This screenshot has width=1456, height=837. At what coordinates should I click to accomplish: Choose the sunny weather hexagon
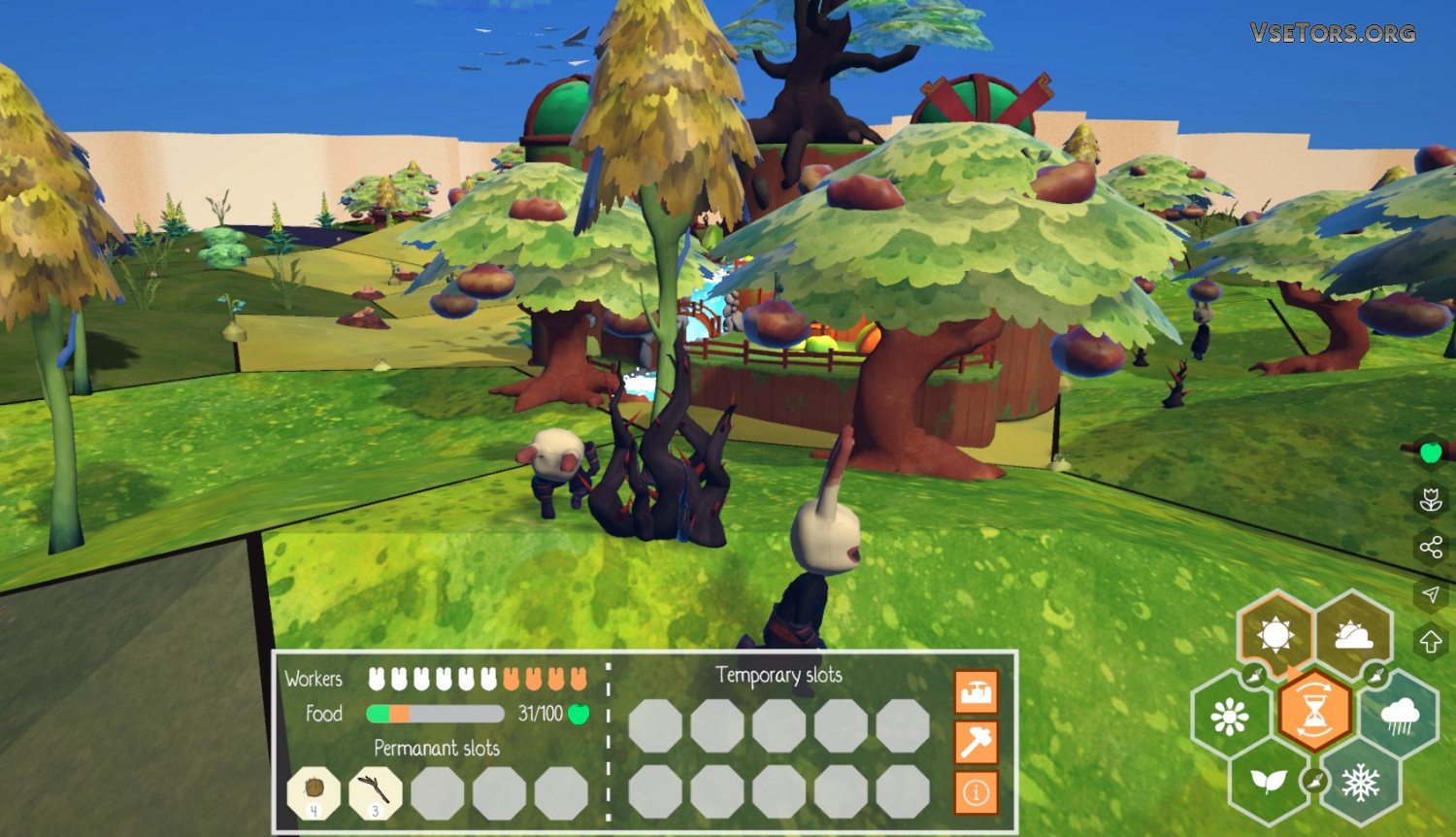click(x=1274, y=635)
